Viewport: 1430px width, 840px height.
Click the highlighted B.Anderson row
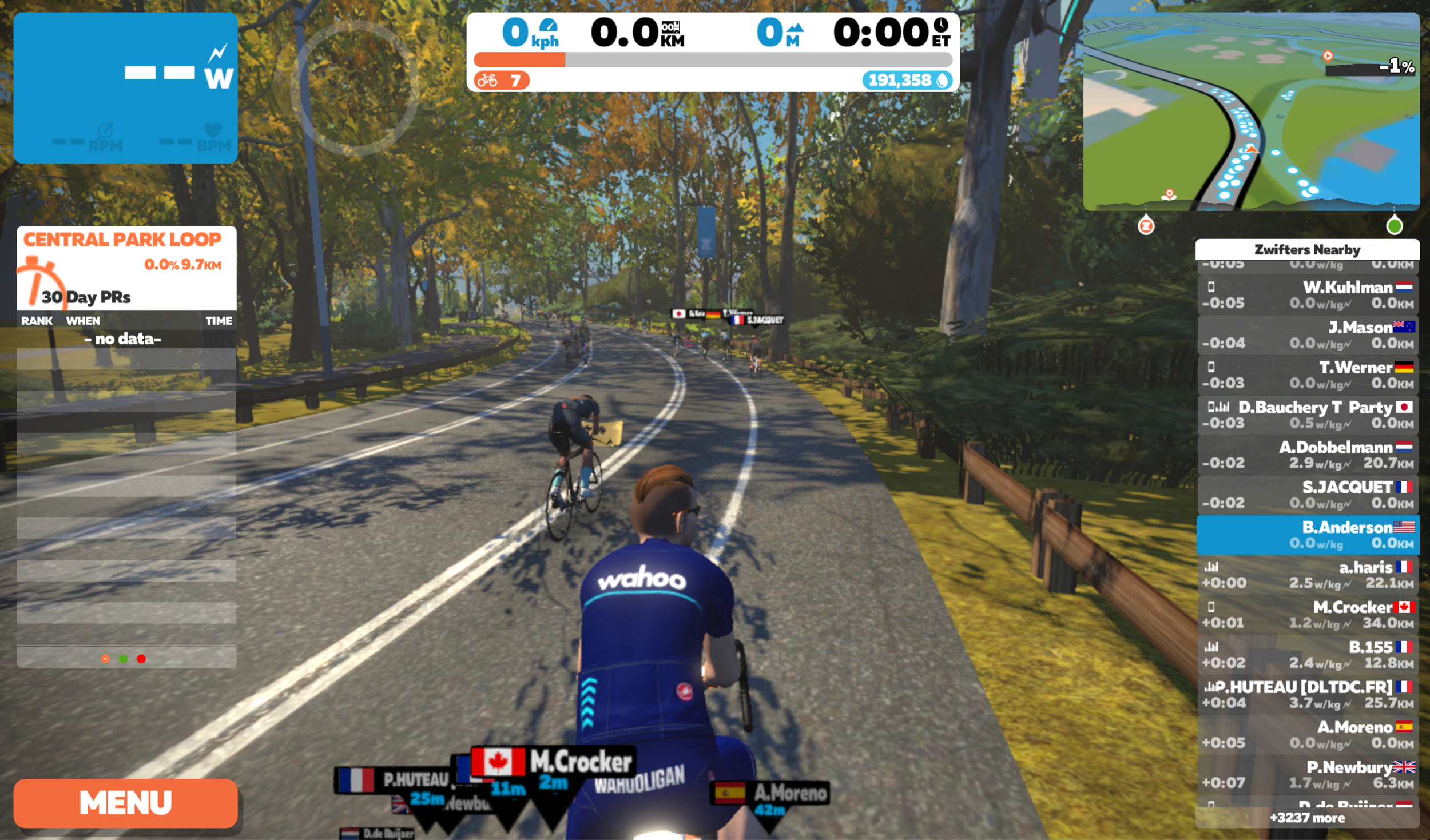click(1308, 535)
